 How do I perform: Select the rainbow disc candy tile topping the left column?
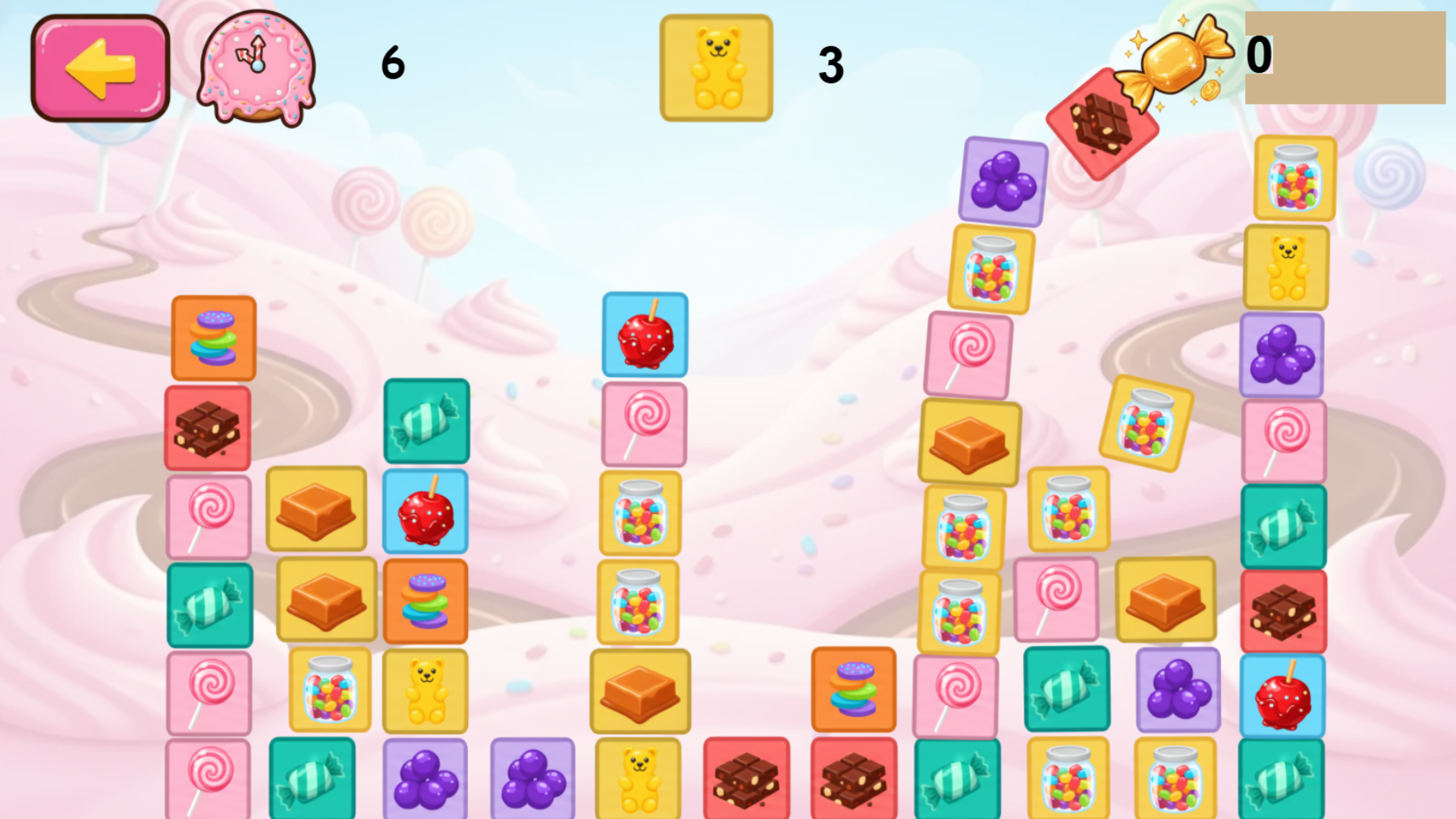pos(214,338)
